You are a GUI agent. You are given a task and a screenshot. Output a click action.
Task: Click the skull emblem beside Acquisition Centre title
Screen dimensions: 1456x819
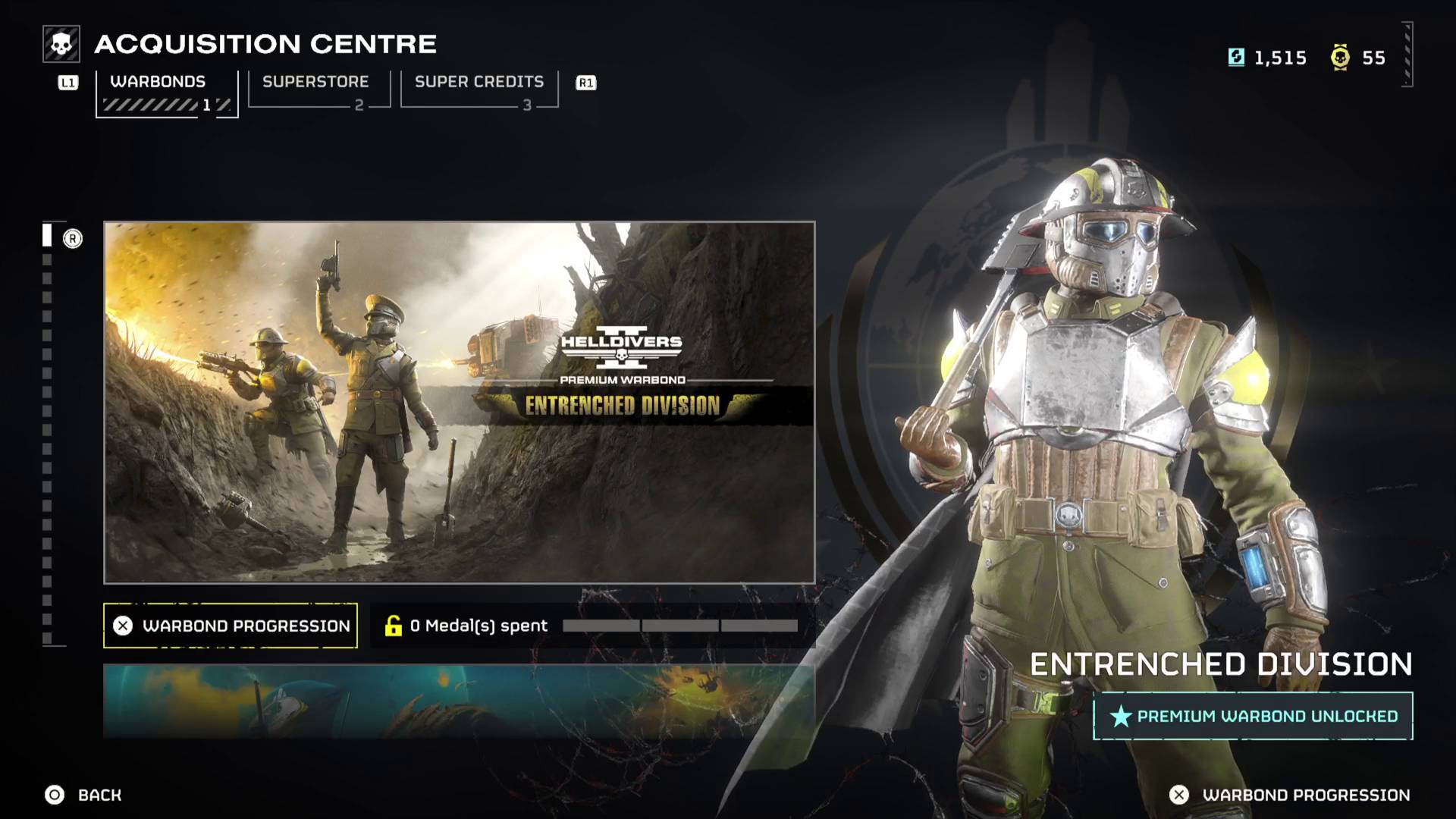click(x=60, y=44)
